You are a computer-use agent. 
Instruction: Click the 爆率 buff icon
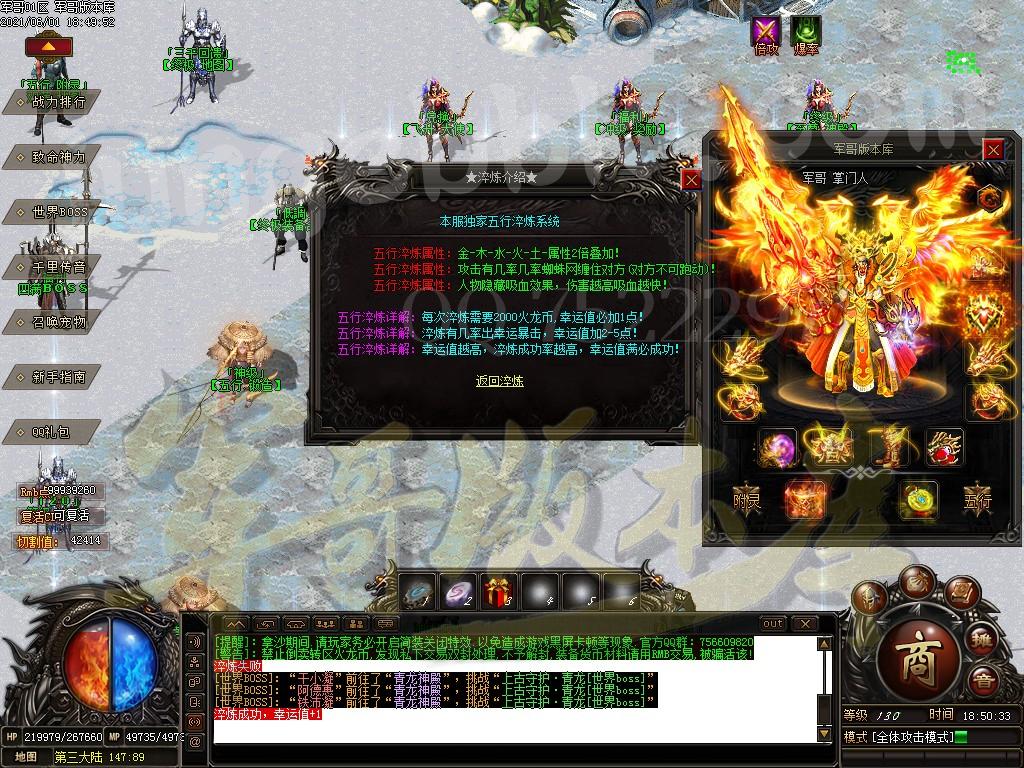click(805, 33)
